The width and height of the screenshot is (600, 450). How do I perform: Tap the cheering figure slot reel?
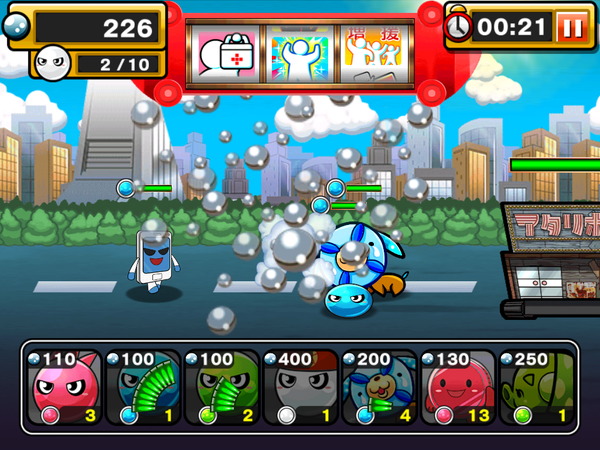click(x=300, y=53)
